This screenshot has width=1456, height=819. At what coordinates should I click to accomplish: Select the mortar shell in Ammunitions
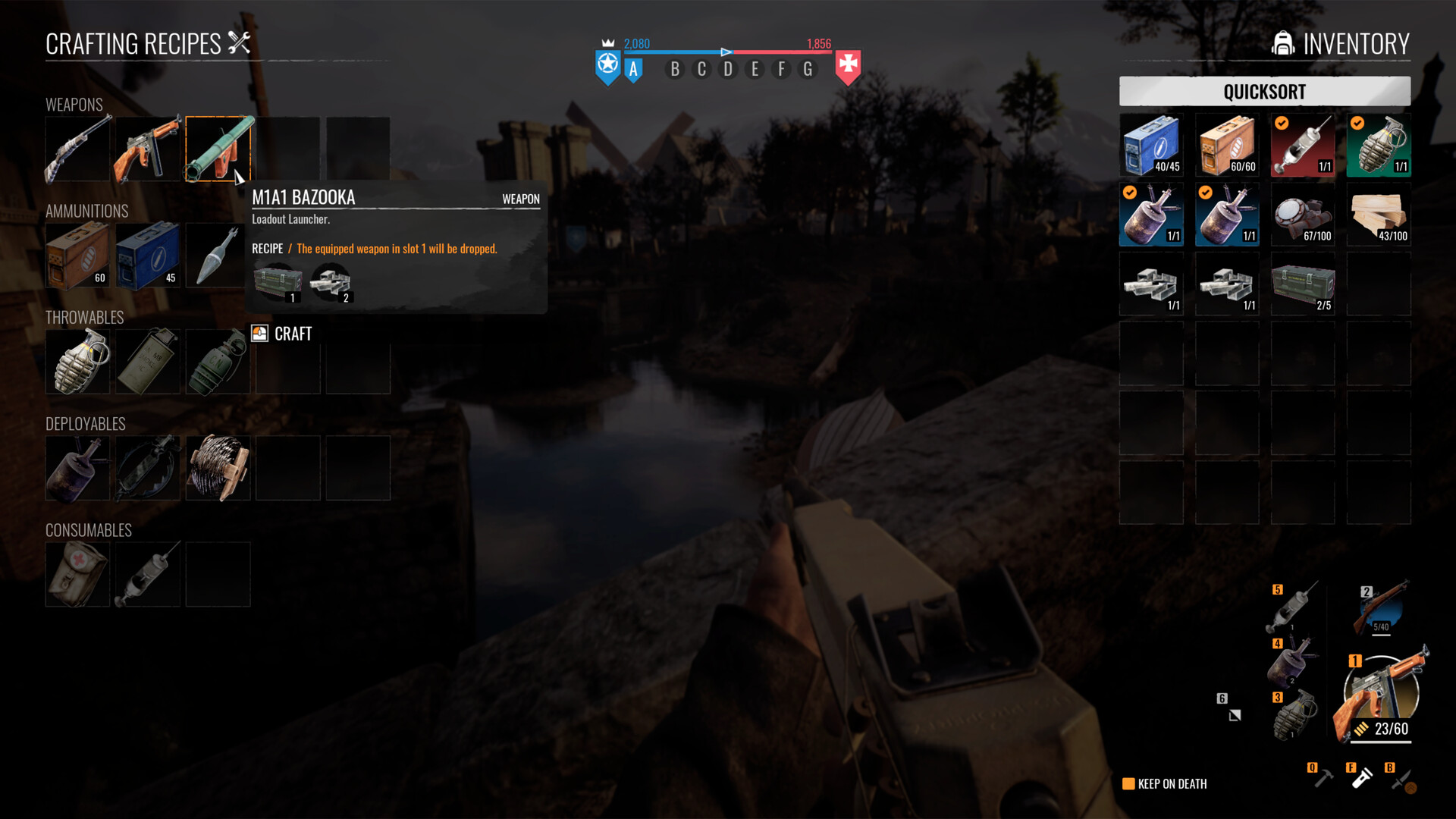[218, 256]
